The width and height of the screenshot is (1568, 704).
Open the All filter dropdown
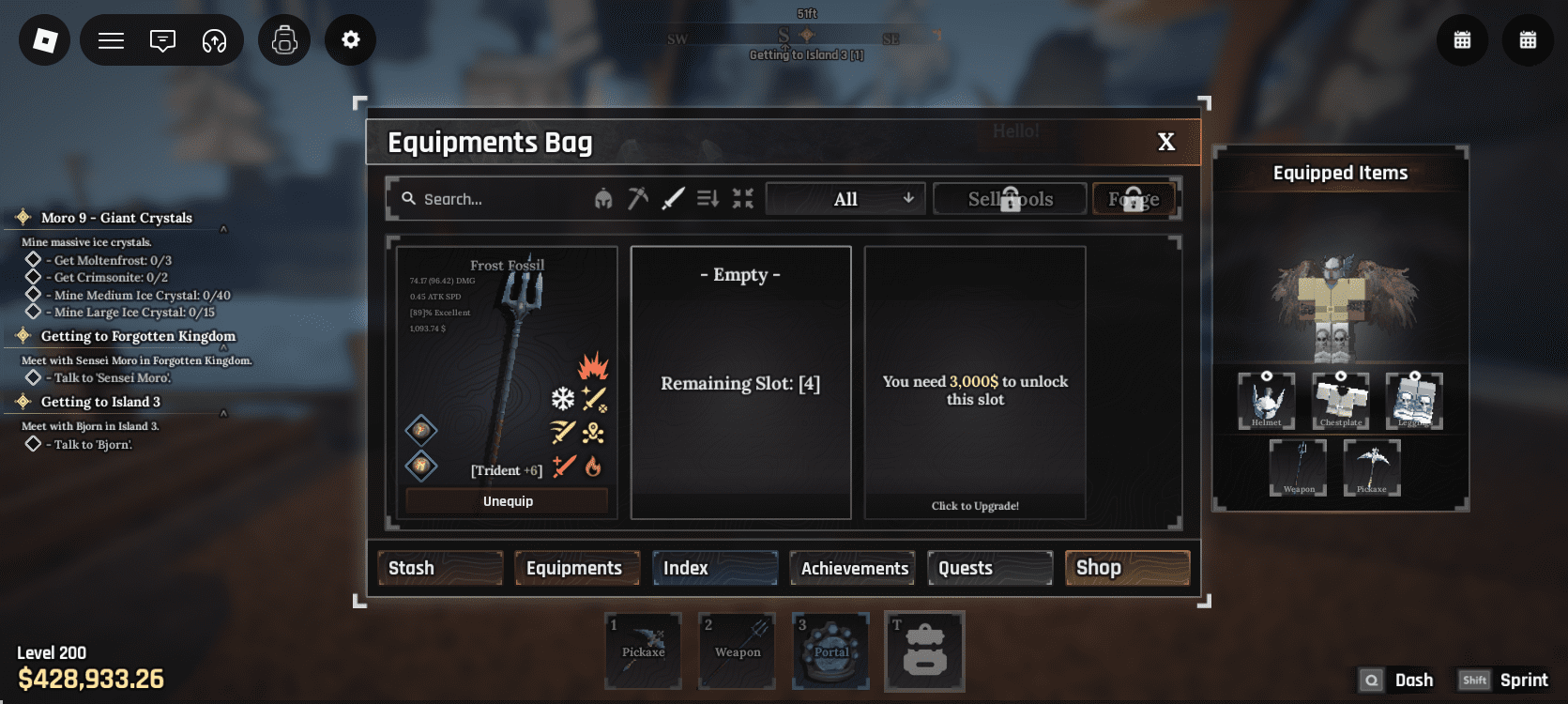point(845,199)
